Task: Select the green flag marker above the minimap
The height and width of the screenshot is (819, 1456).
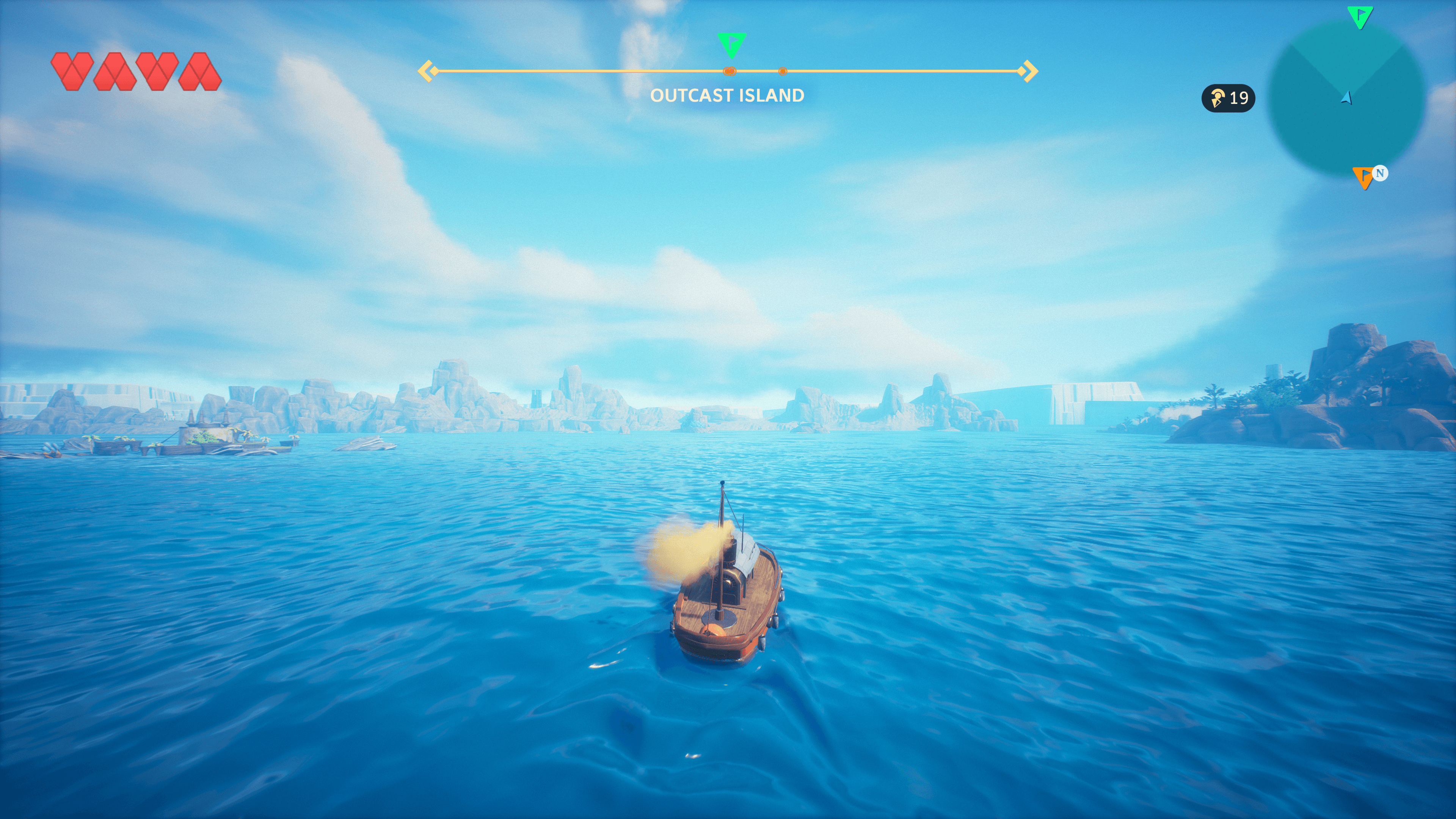Action: click(x=1359, y=16)
